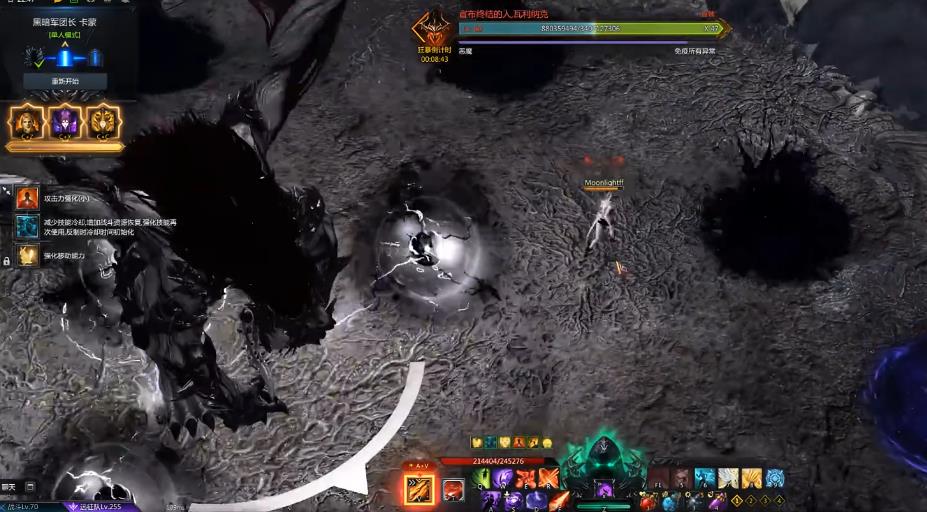This screenshot has height=512, width=927.
Task: Click the 强化移动能力 movement buff icon
Action: tap(27, 255)
